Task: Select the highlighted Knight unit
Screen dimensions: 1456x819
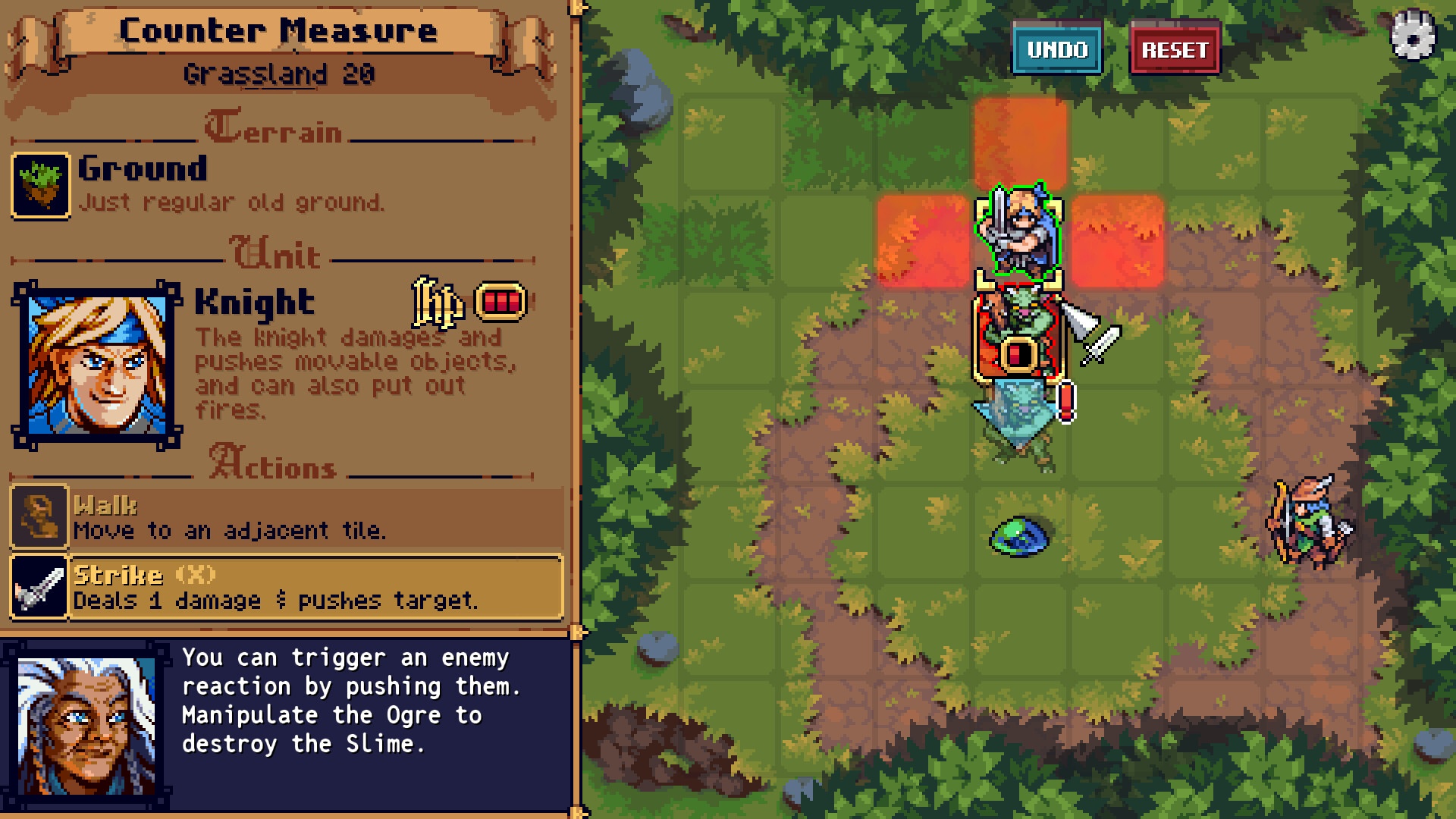Action: 1018,231
